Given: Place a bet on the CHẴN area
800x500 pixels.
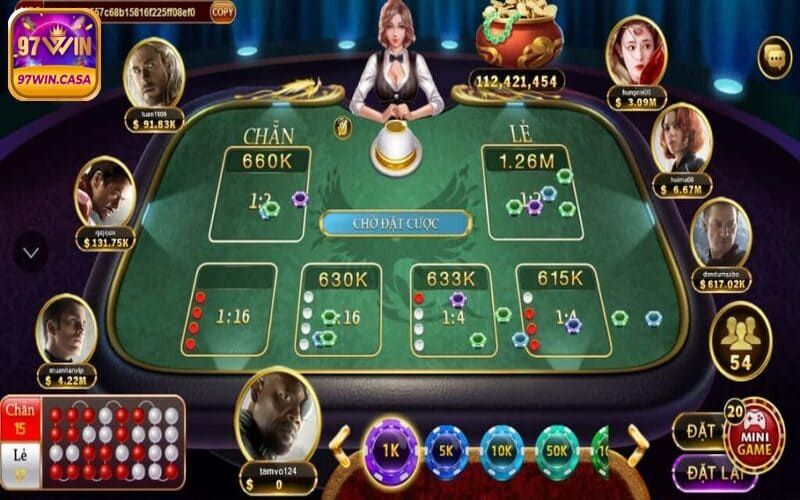Looking at the screenshot, I should point(260,195).
